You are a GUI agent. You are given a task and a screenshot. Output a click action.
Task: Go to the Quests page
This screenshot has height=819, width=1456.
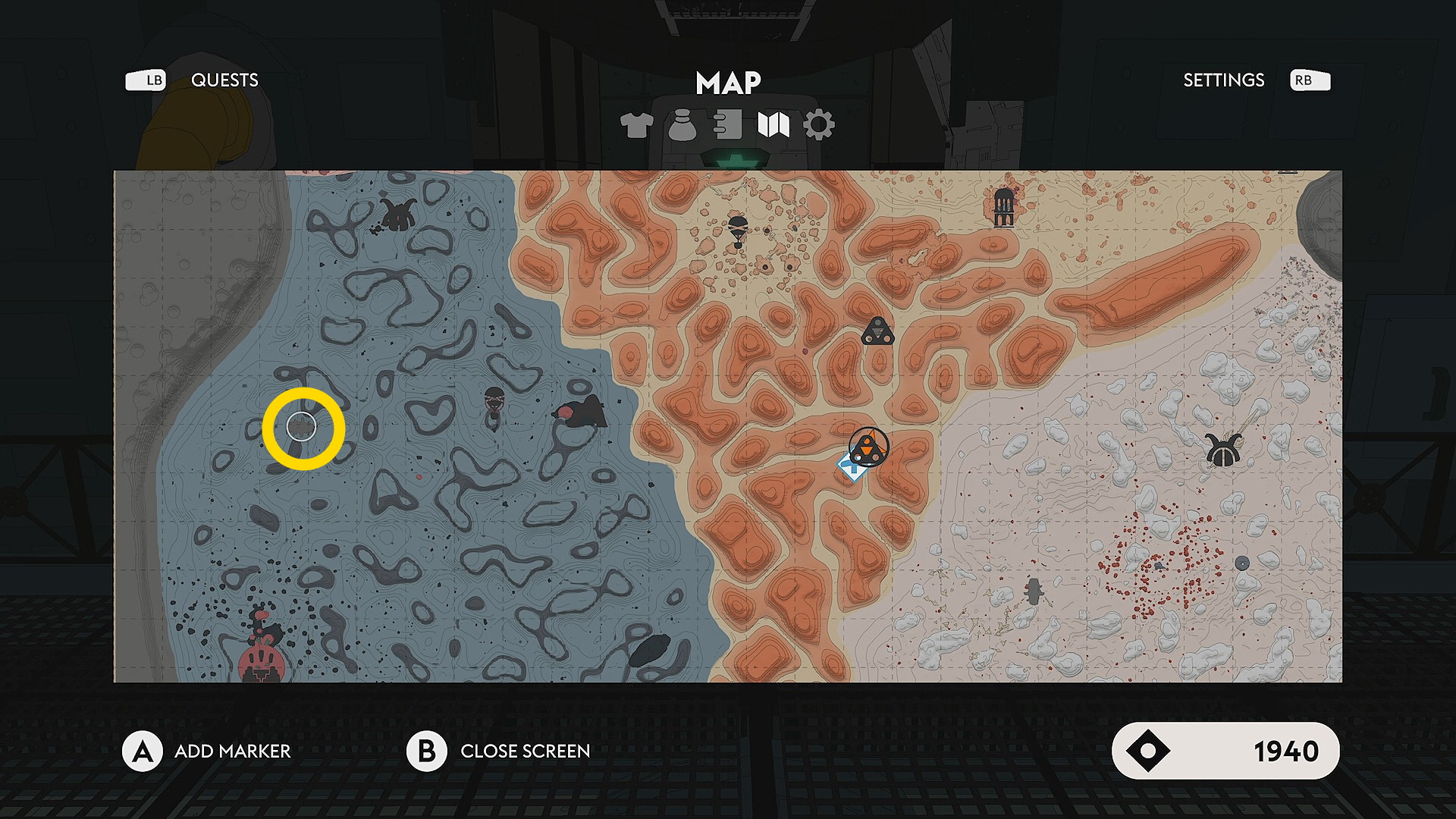pos(224,80)
